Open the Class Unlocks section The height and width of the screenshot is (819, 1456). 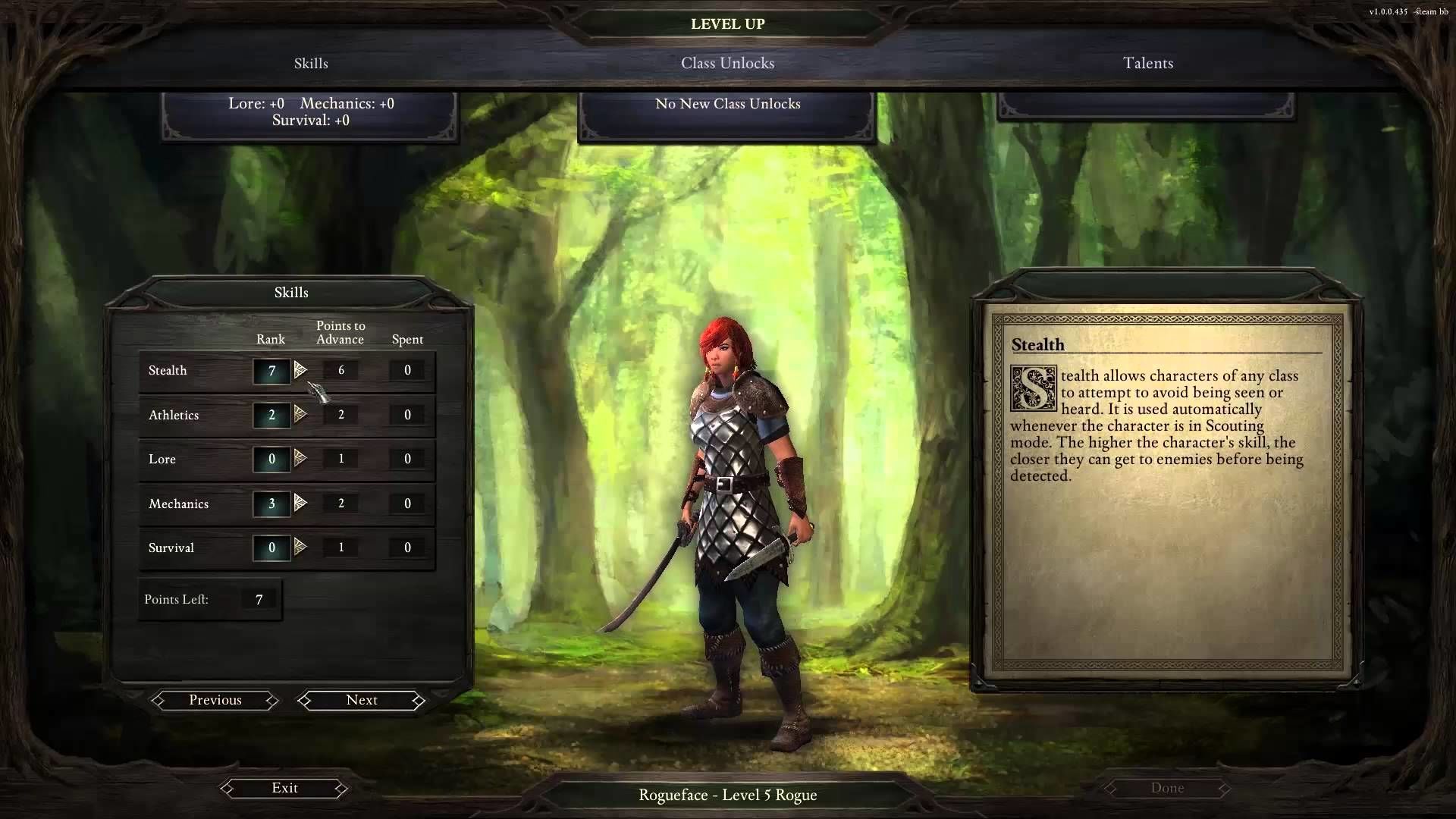(727, 64)
